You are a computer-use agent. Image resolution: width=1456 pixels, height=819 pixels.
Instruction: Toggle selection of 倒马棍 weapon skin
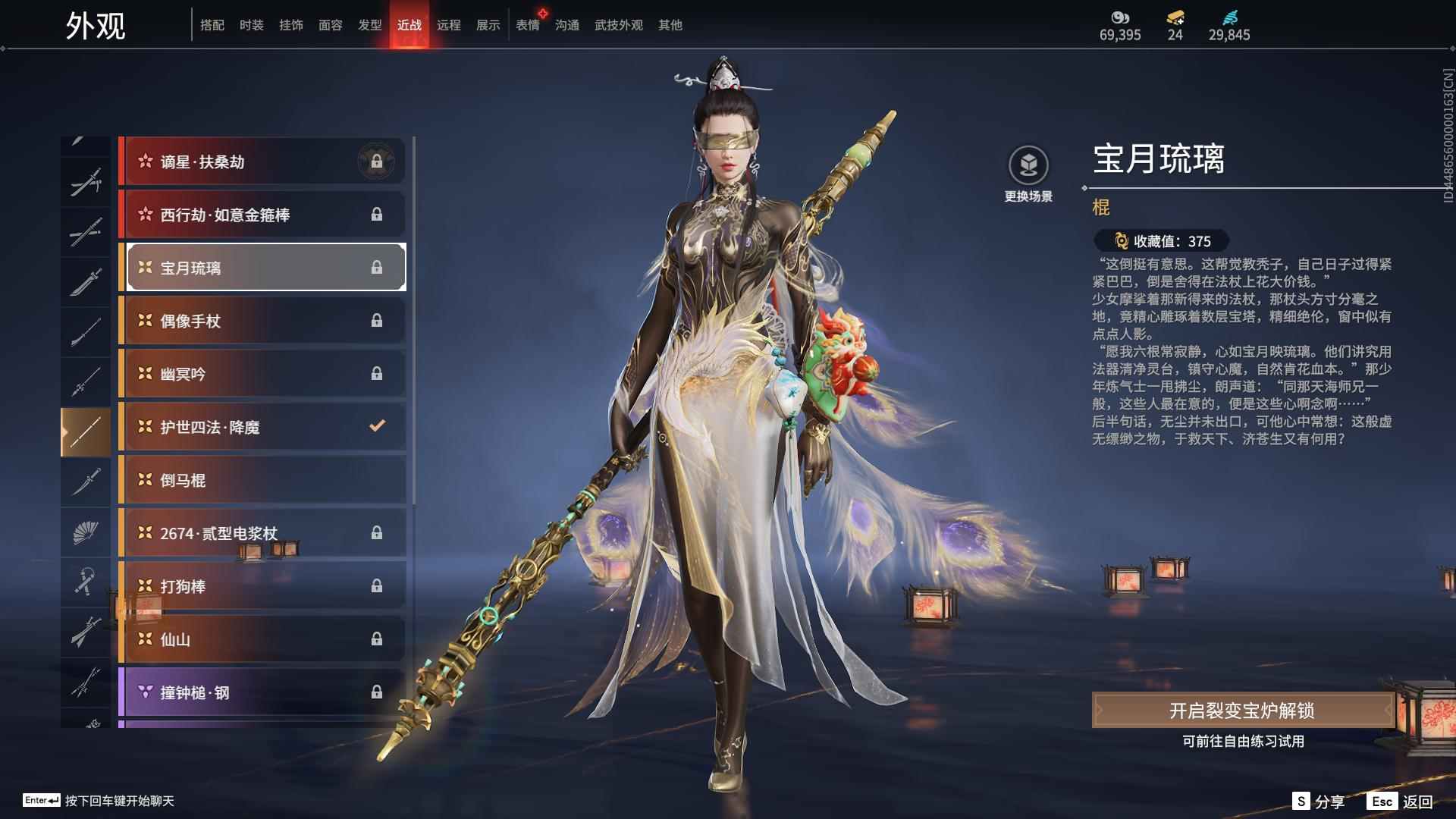262,480
